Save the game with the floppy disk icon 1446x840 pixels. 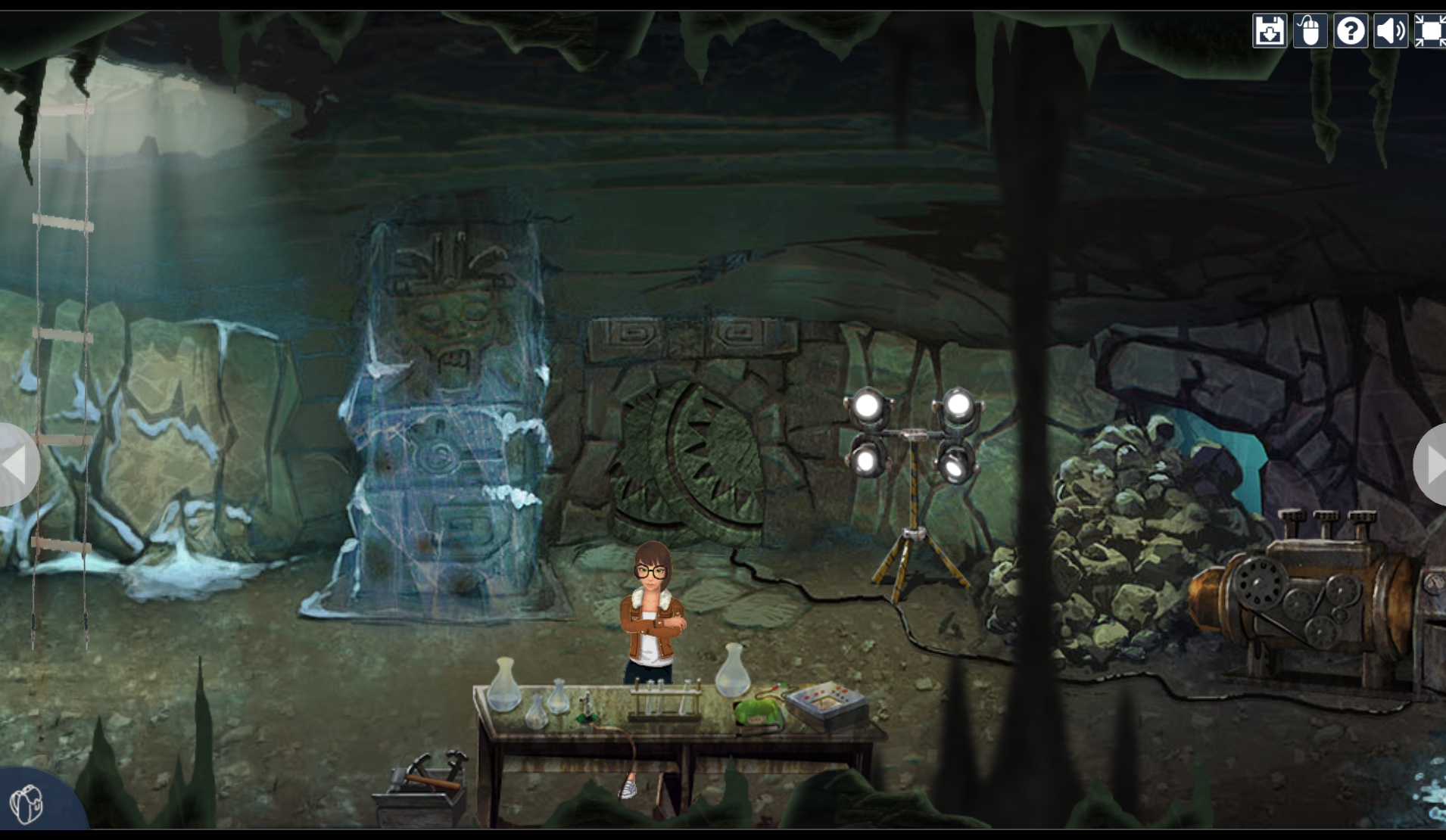pyautogui.click(x=1270, y=31)
